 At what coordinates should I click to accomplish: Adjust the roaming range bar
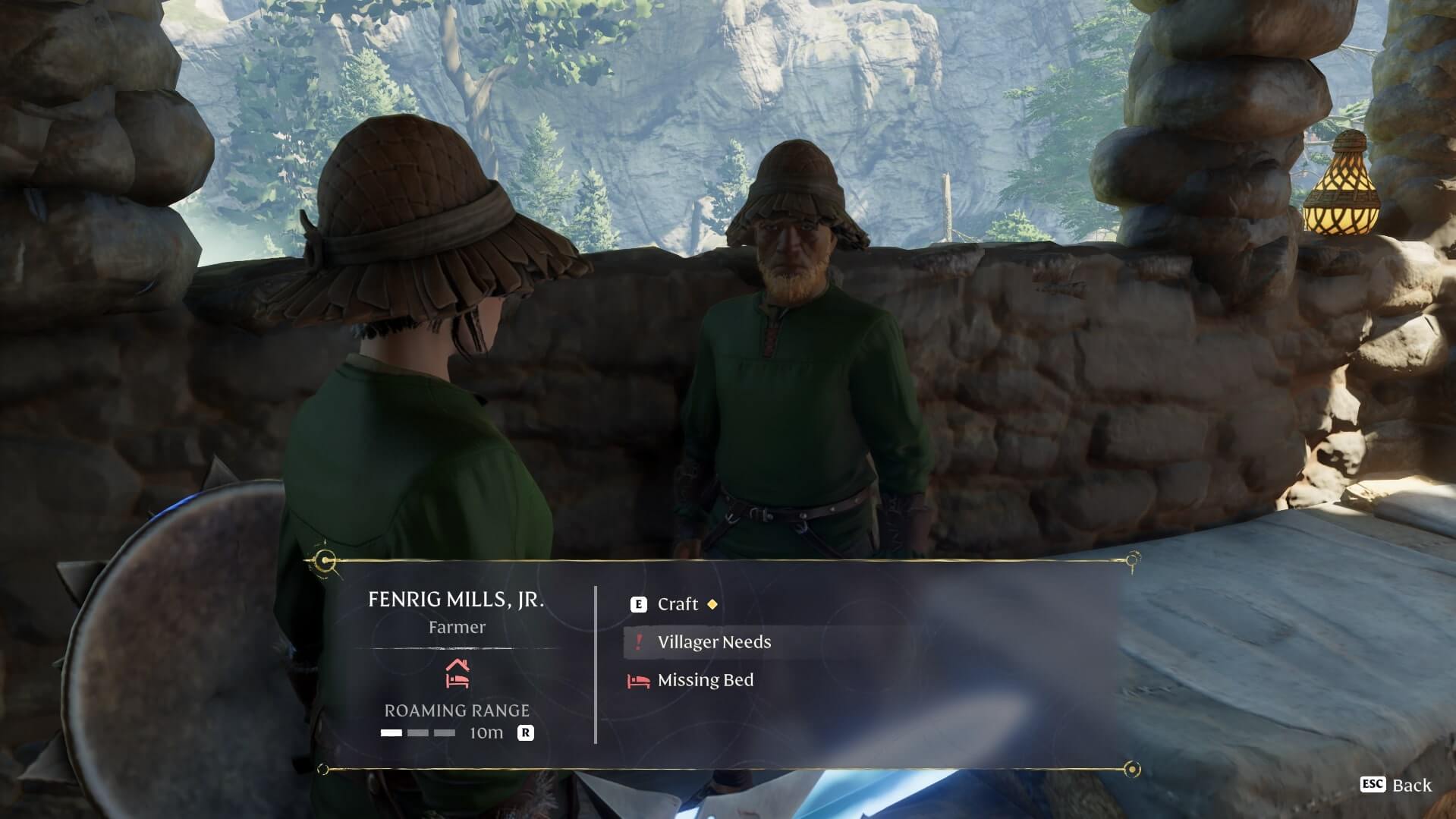pos(418,733)
